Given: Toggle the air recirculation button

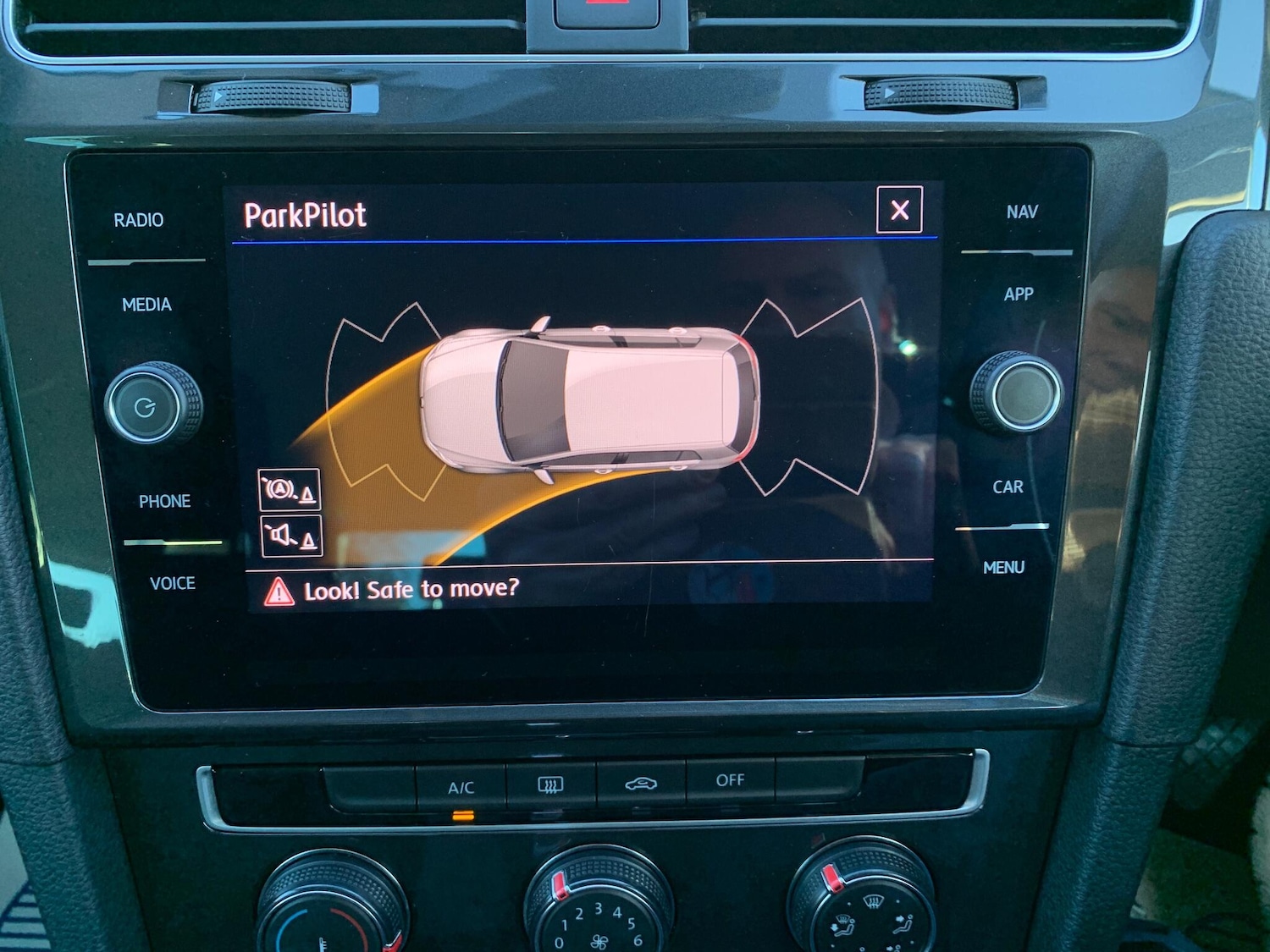Looking at the screenshot, I should (641, 784).
